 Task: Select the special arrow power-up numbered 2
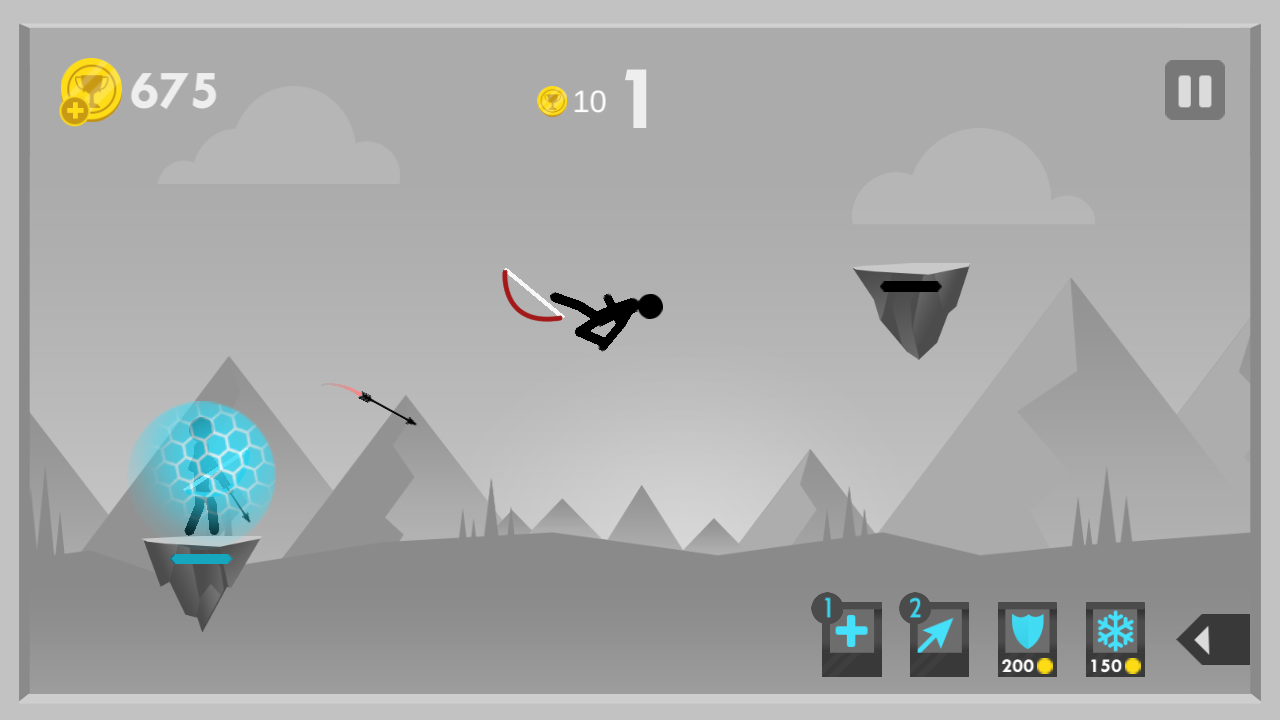point(938,640)
